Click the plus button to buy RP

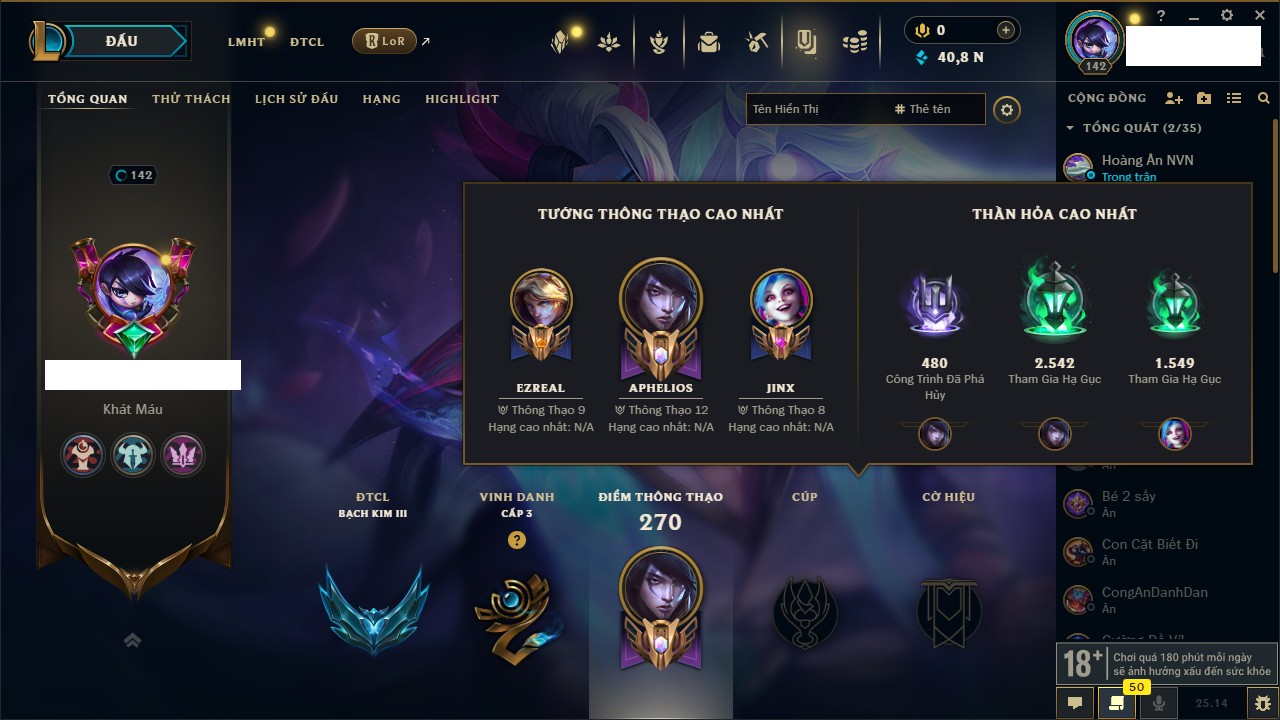click(x=1005, y=30)
